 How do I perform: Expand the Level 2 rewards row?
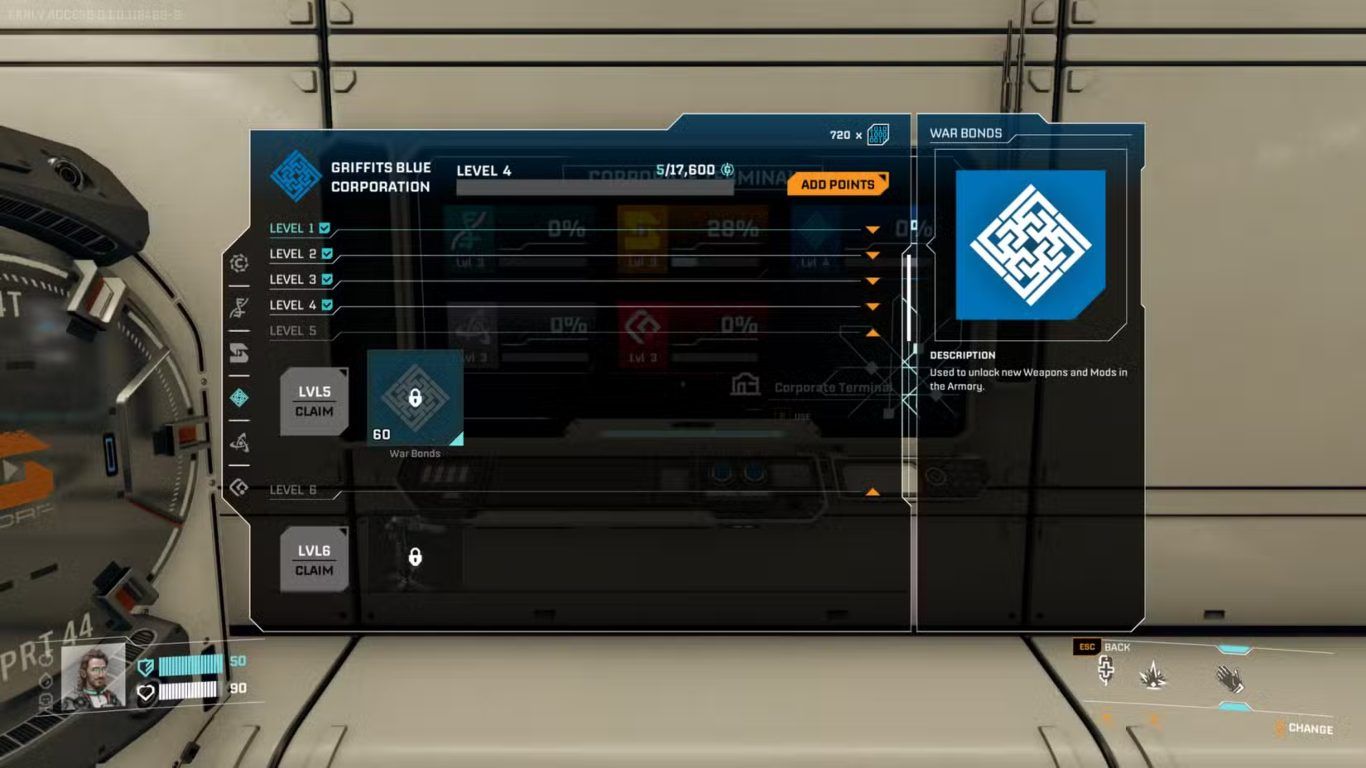(x=872, y=256)
